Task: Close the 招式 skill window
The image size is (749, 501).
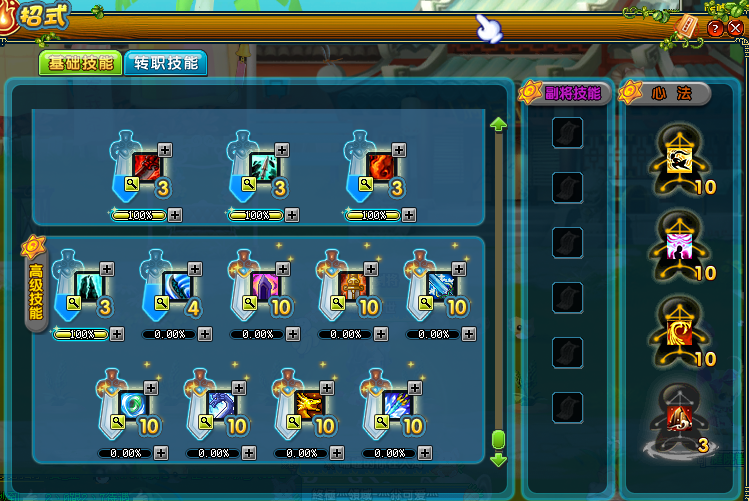Action: pos(735,28)
